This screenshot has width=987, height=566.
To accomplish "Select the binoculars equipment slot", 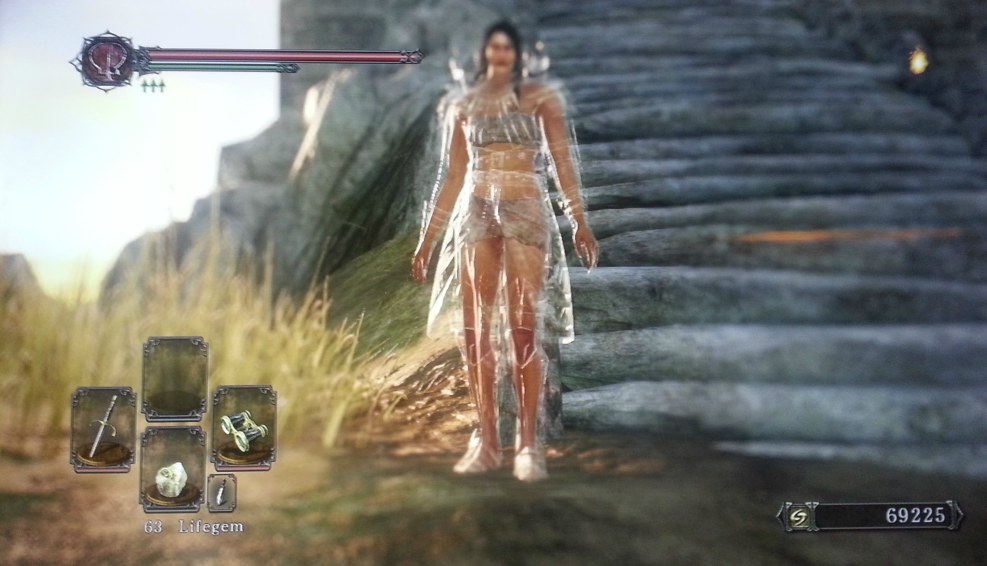I will tap(243, 427).
